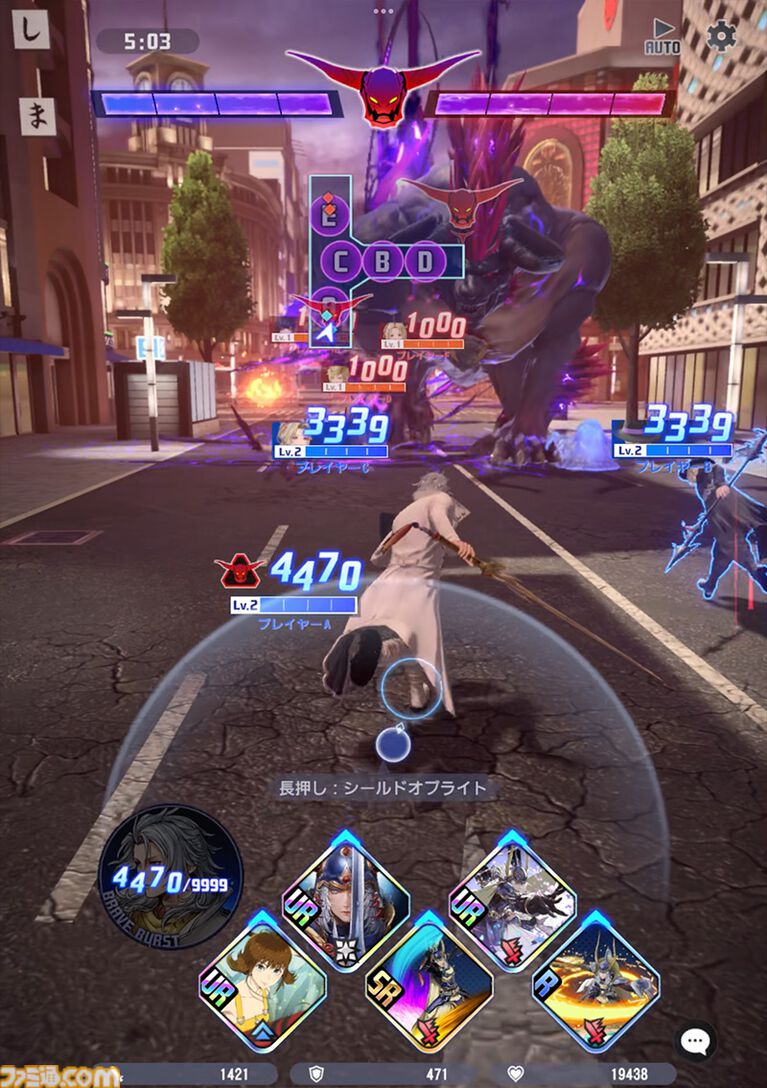Viewport: 767px width, 1088px height.
Task: Play the SR blue-haired dark knight card
Action: pyautogui.click(x=428, y=973)
